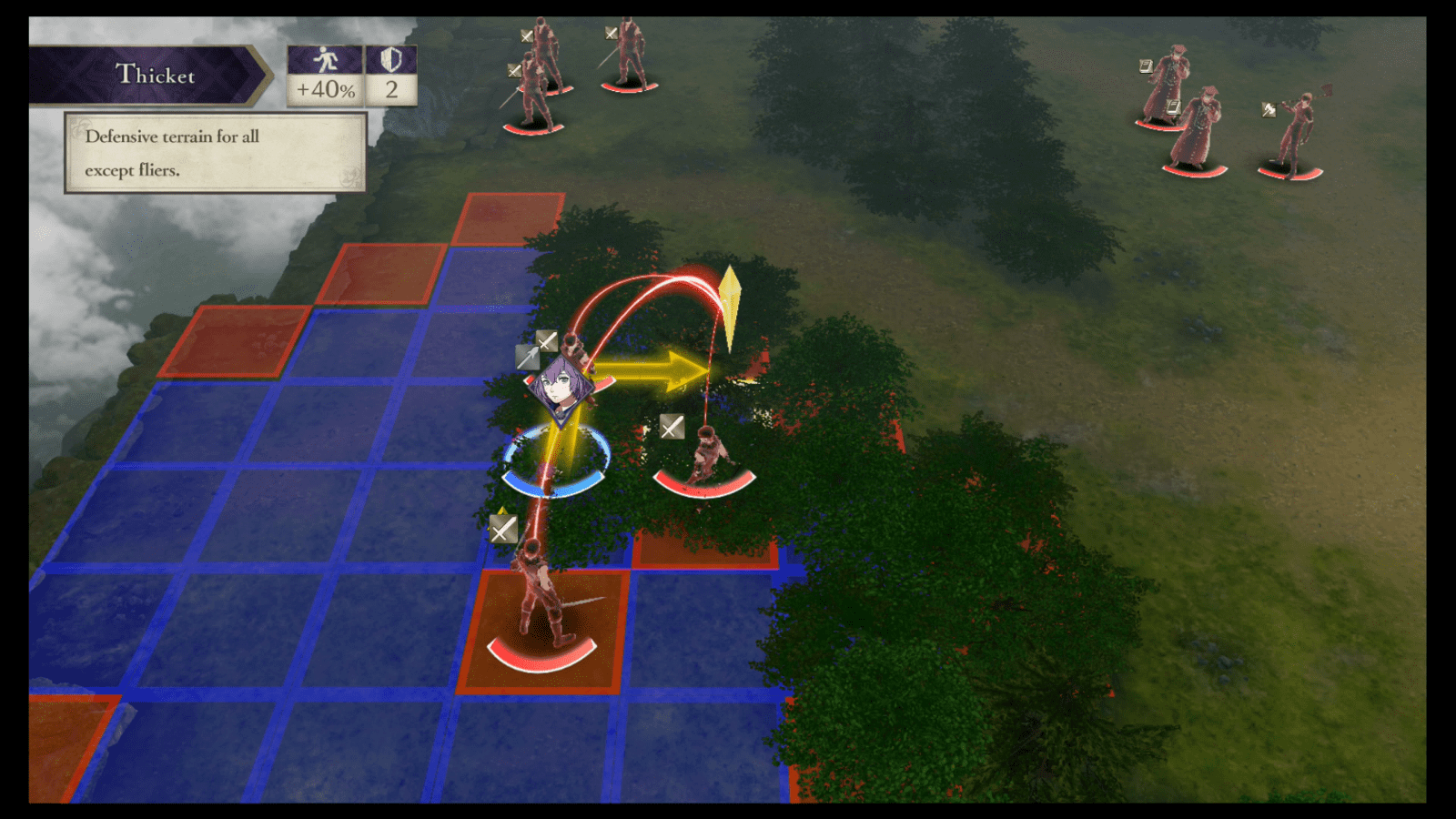The width and height of the screenshot is (1456, 819).
Task: Click the sword icon over the thicket enemy
Action: [671, 428]
